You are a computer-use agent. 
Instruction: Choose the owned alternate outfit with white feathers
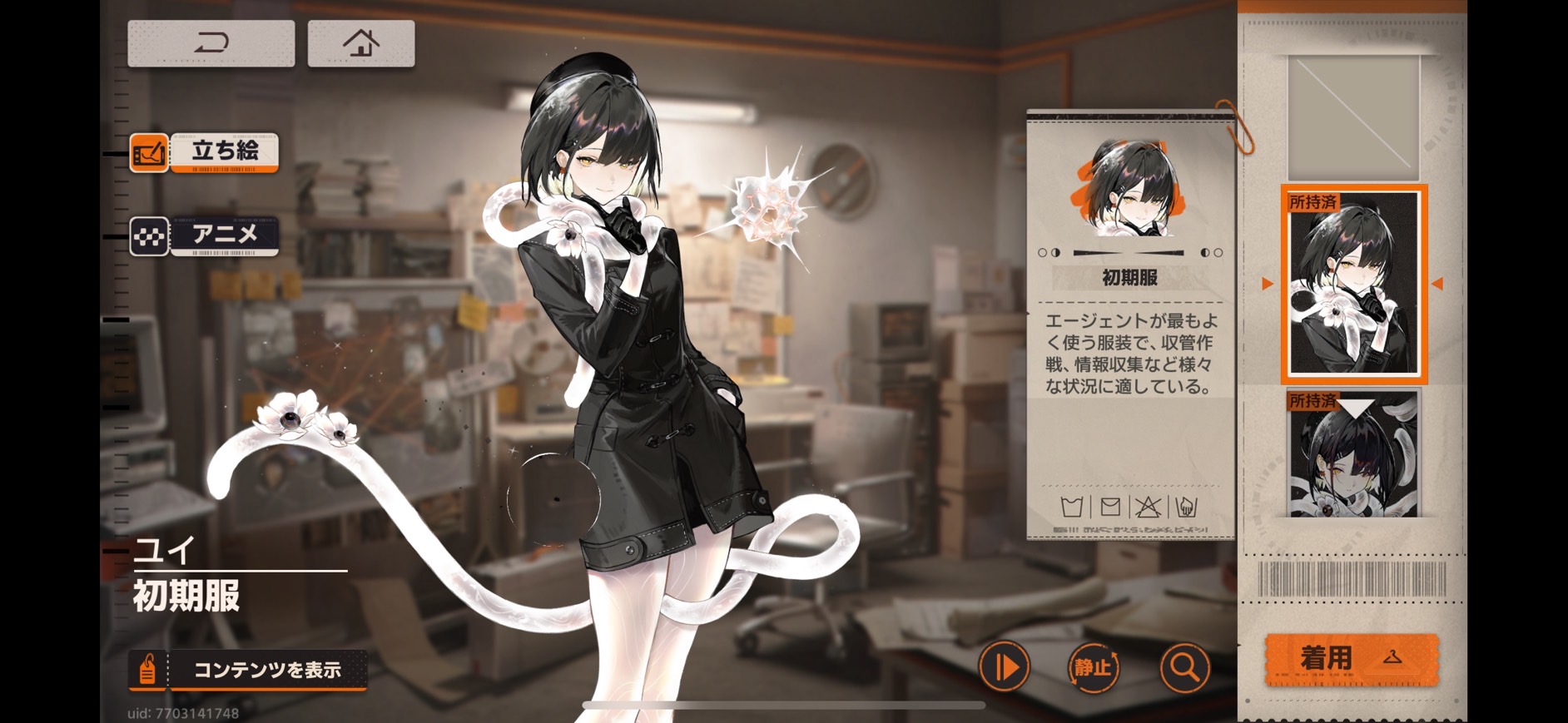click(x=1353, y=454)
